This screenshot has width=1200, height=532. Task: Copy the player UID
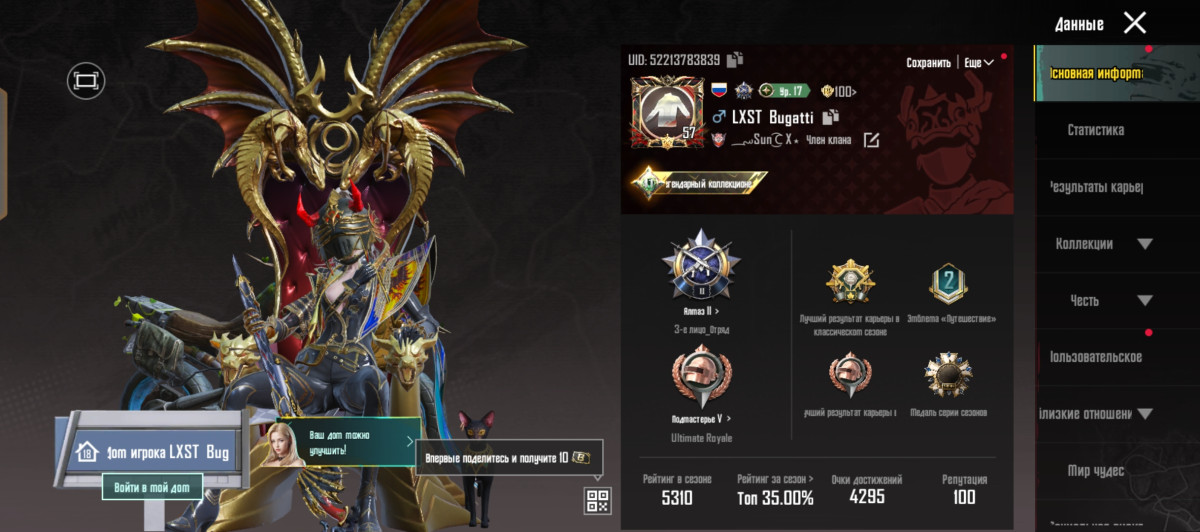(735, 60)
